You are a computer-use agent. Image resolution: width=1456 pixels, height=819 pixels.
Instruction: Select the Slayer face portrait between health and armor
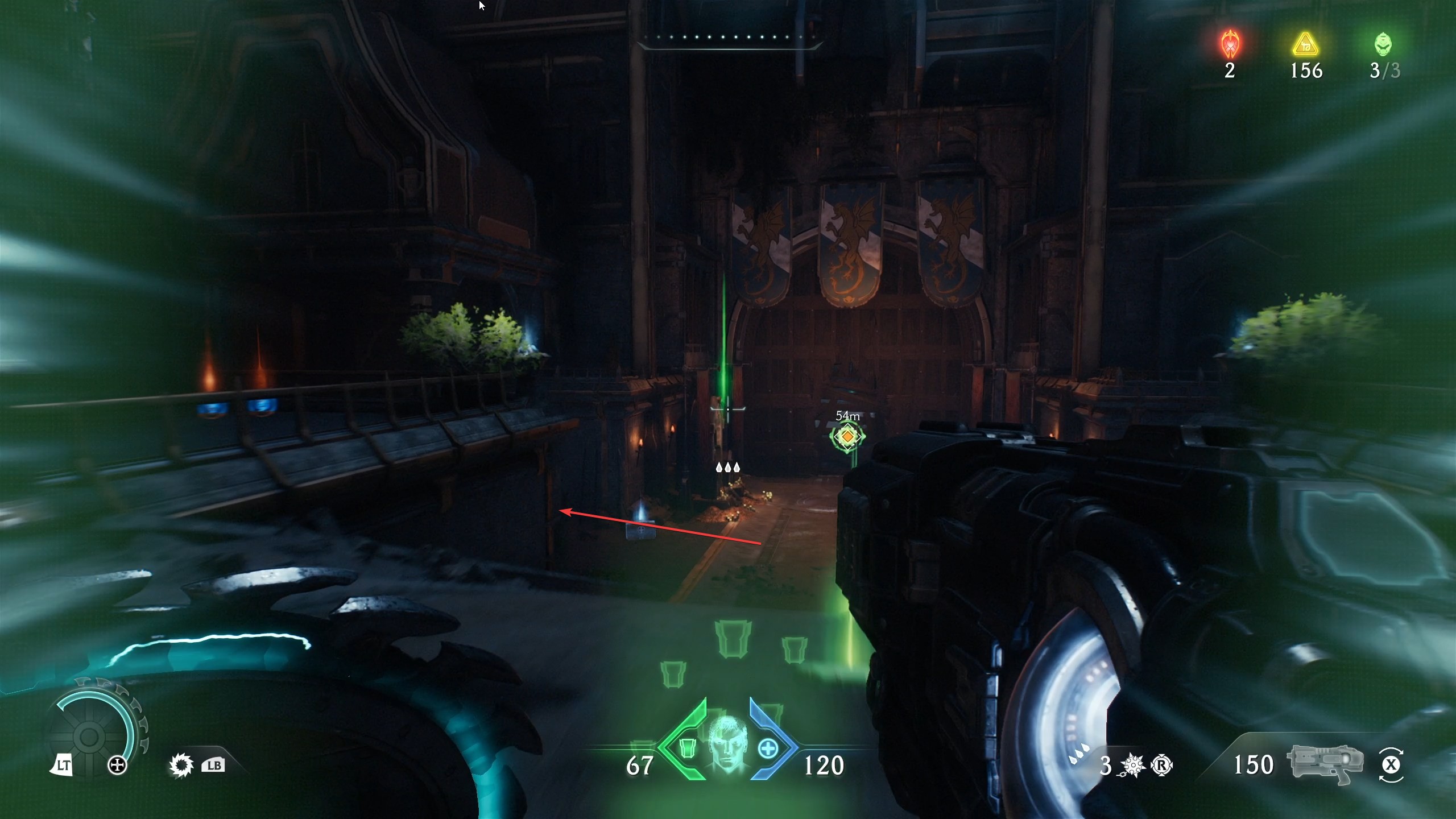[x=729, y=750]
